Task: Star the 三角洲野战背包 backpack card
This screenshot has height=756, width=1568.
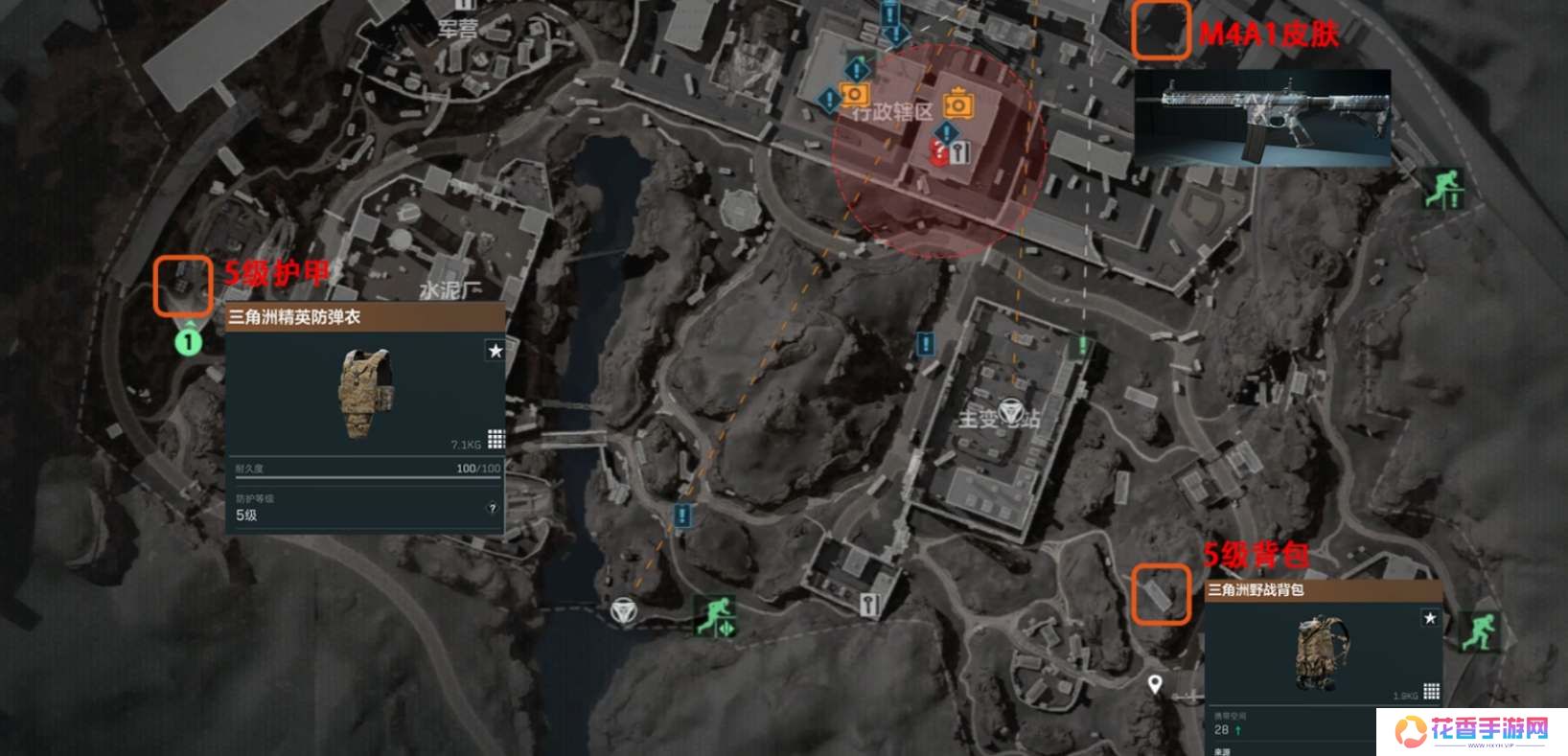Action: tap(1430, 618)
